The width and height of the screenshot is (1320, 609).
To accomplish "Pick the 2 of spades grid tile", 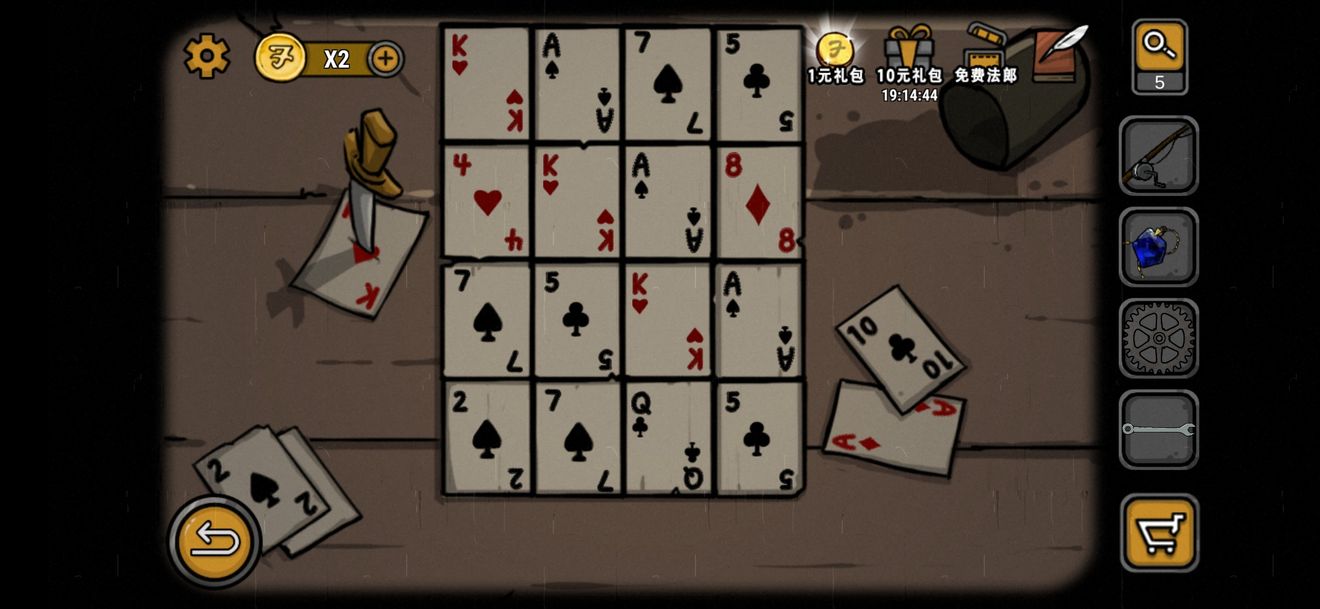I will (487, 437).
